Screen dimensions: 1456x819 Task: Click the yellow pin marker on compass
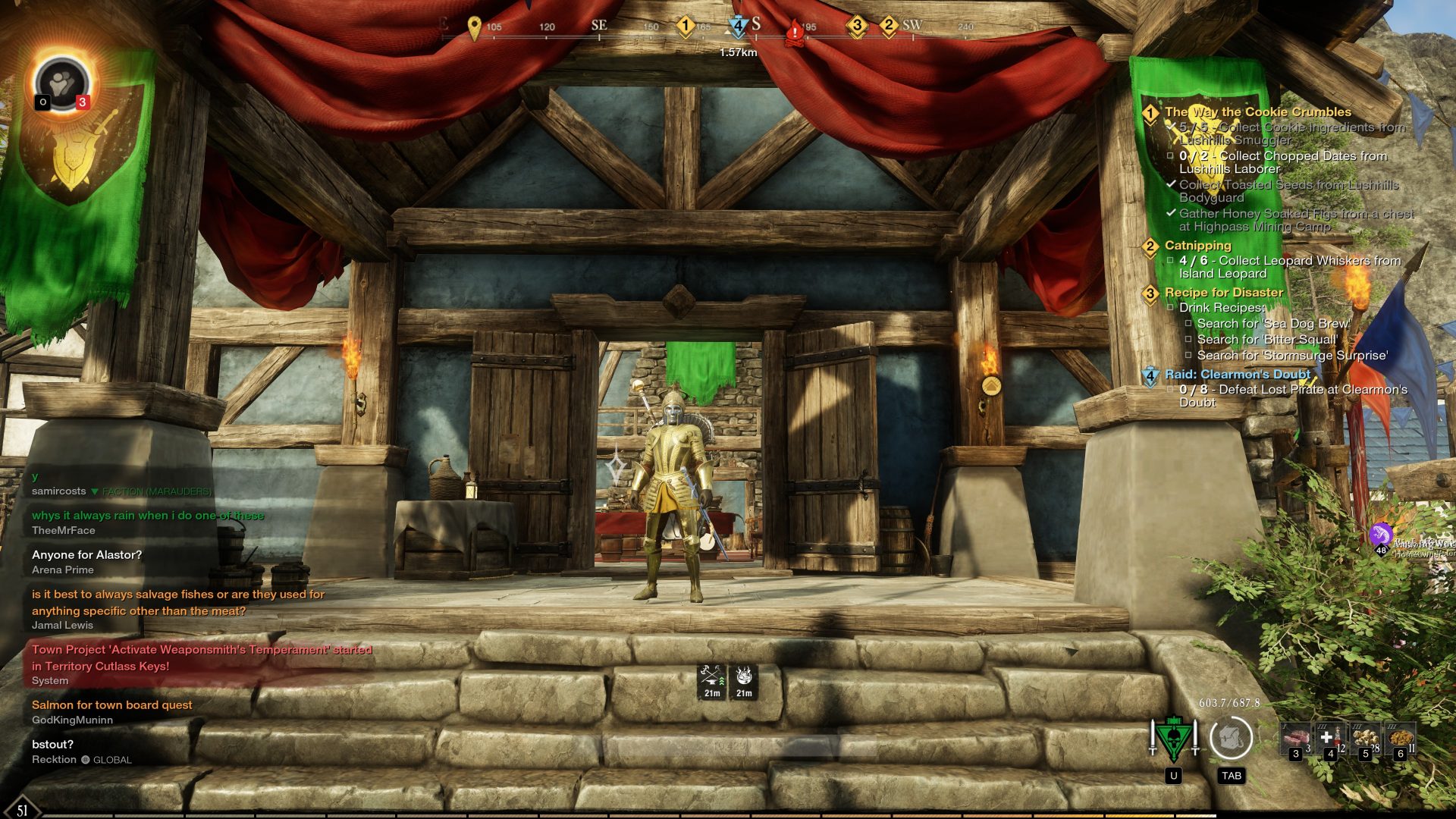click(475, 28)
